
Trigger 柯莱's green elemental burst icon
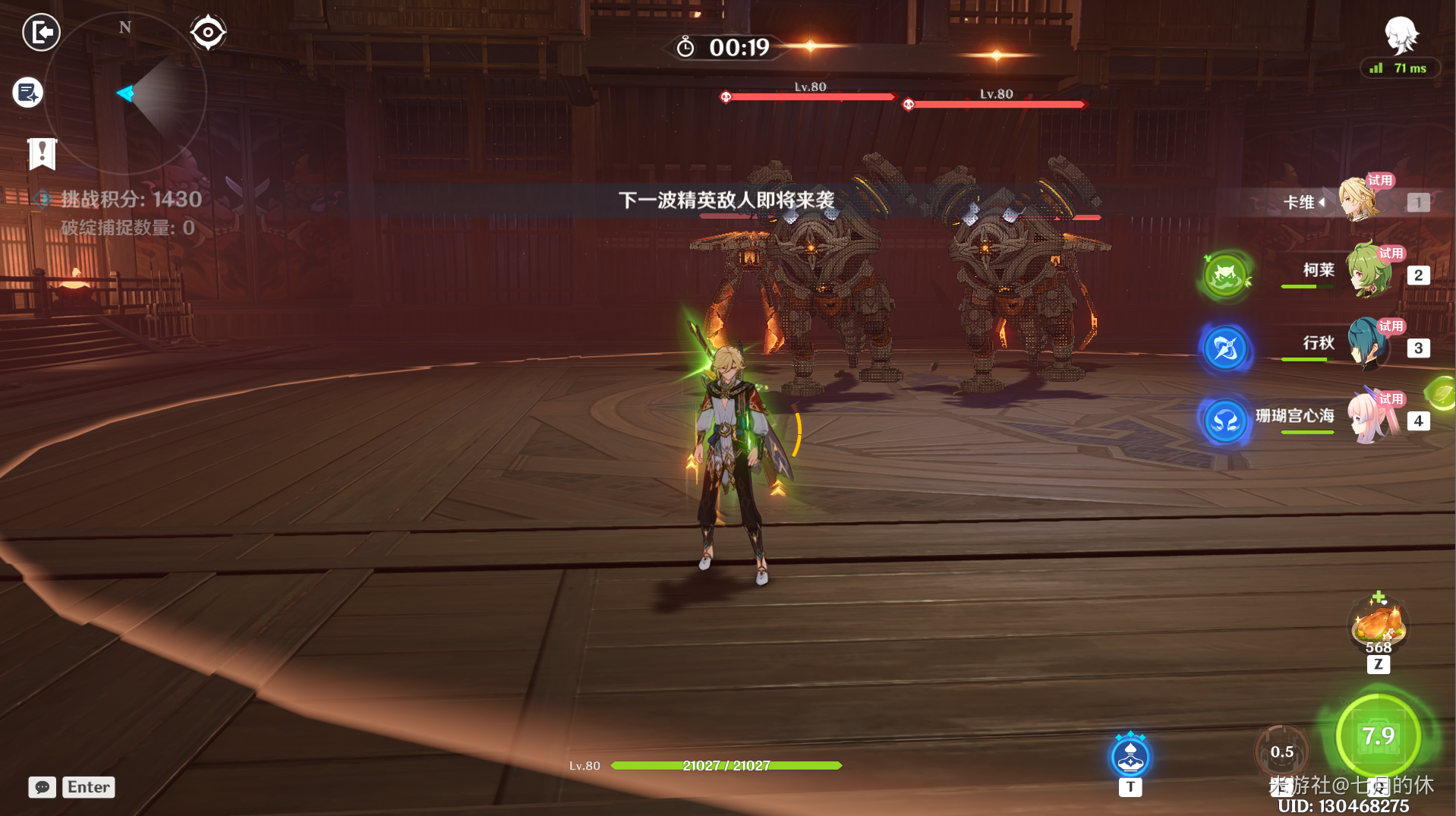[x=1225, y=276]
